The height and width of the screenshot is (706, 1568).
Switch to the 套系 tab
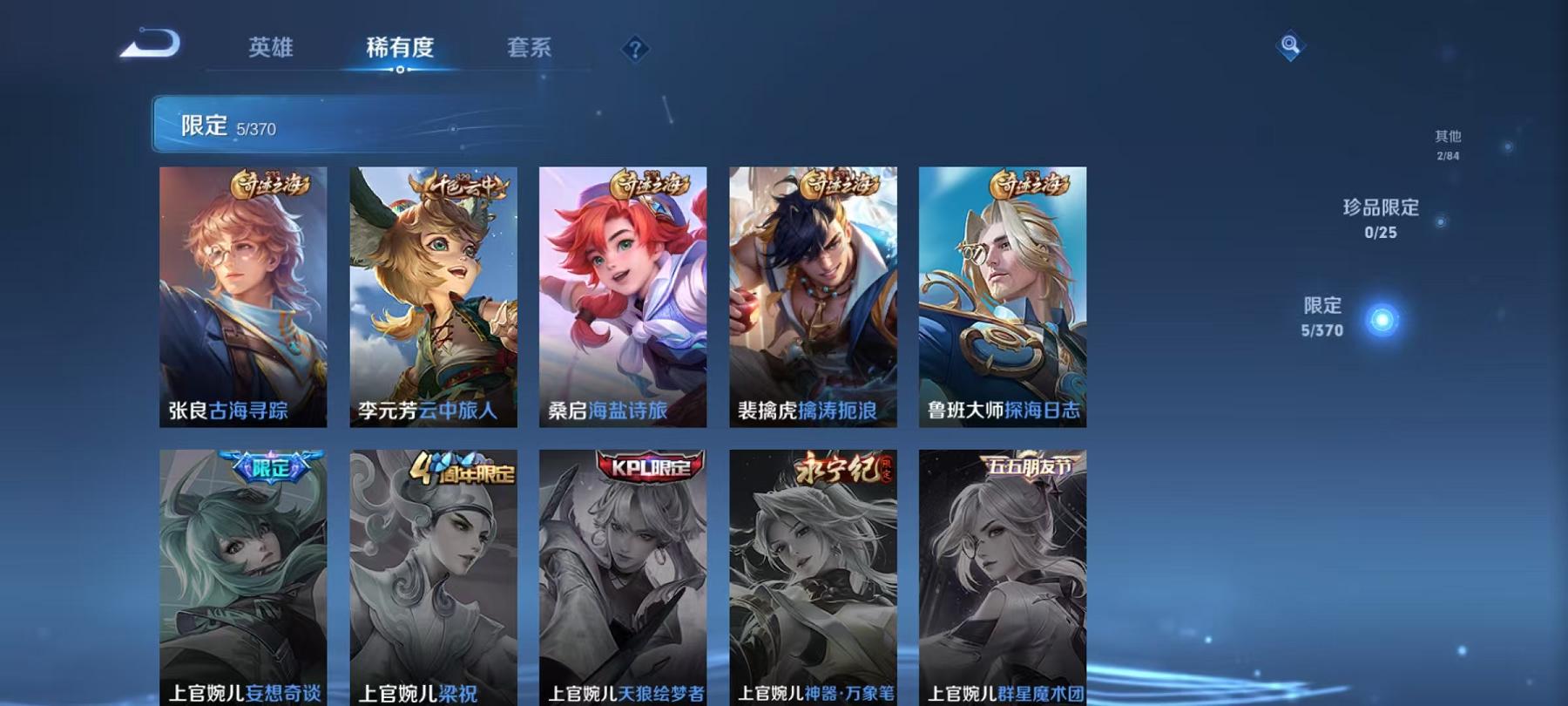531,50
